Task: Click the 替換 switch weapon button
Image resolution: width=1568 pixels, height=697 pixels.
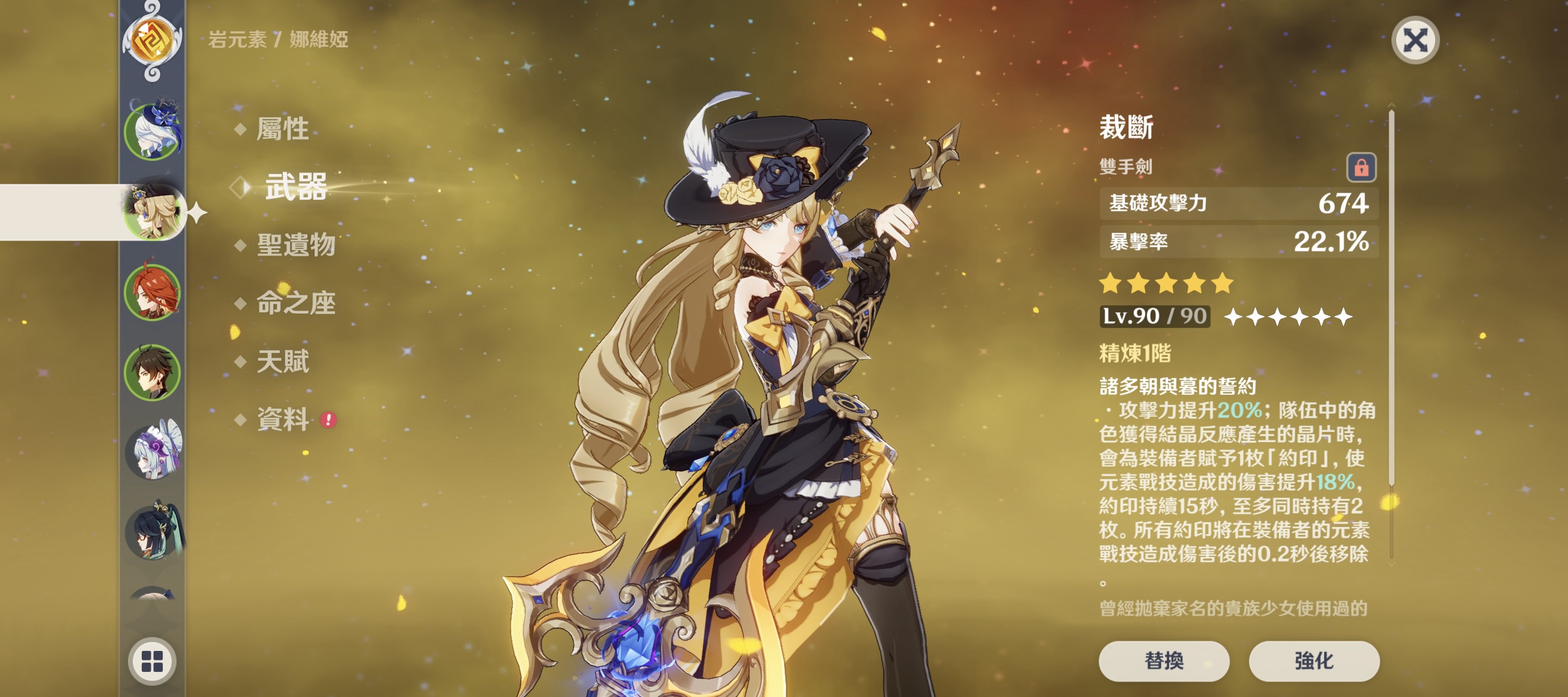Action: 1163,661
